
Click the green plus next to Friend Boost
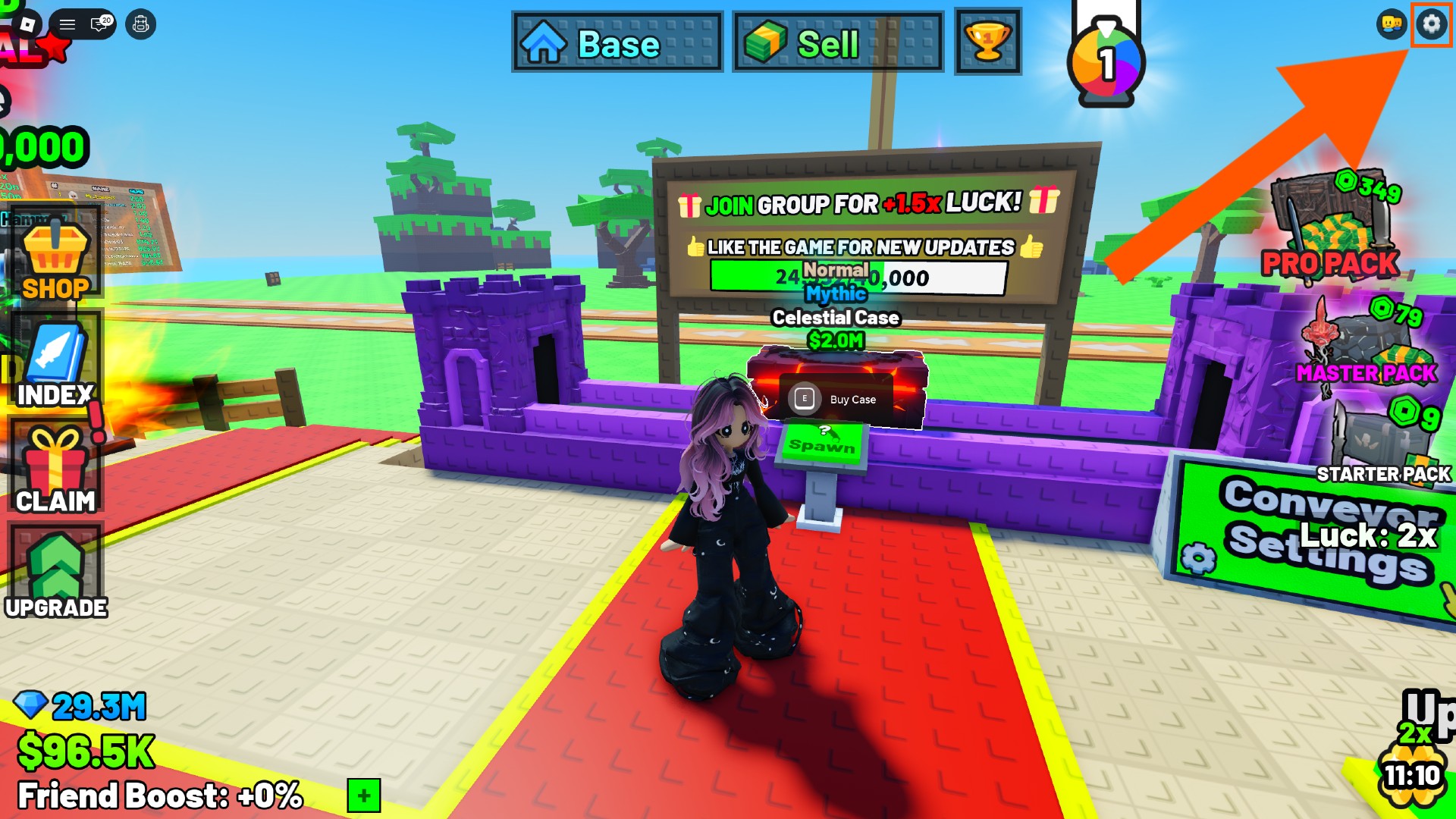362,795
